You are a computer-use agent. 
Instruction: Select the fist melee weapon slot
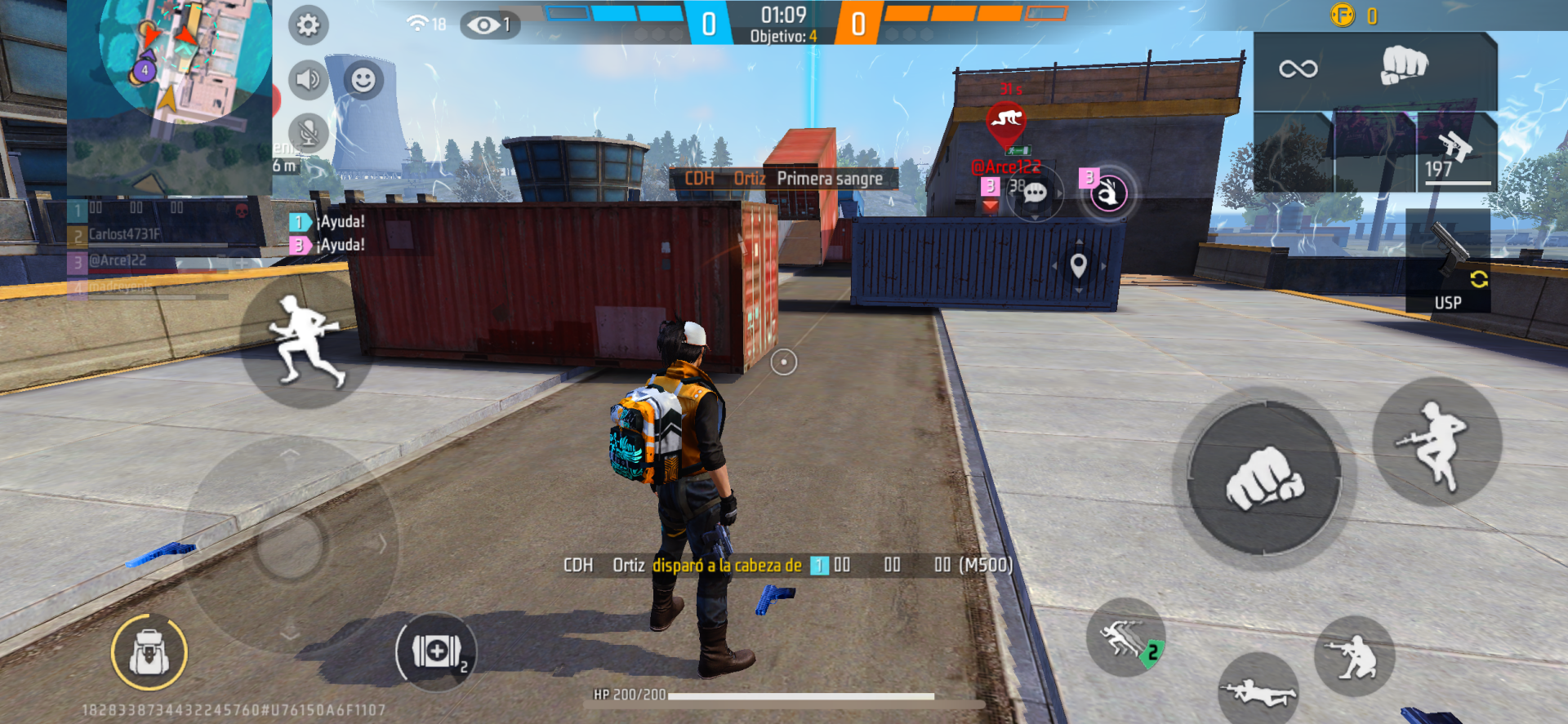pos(1403,66)
